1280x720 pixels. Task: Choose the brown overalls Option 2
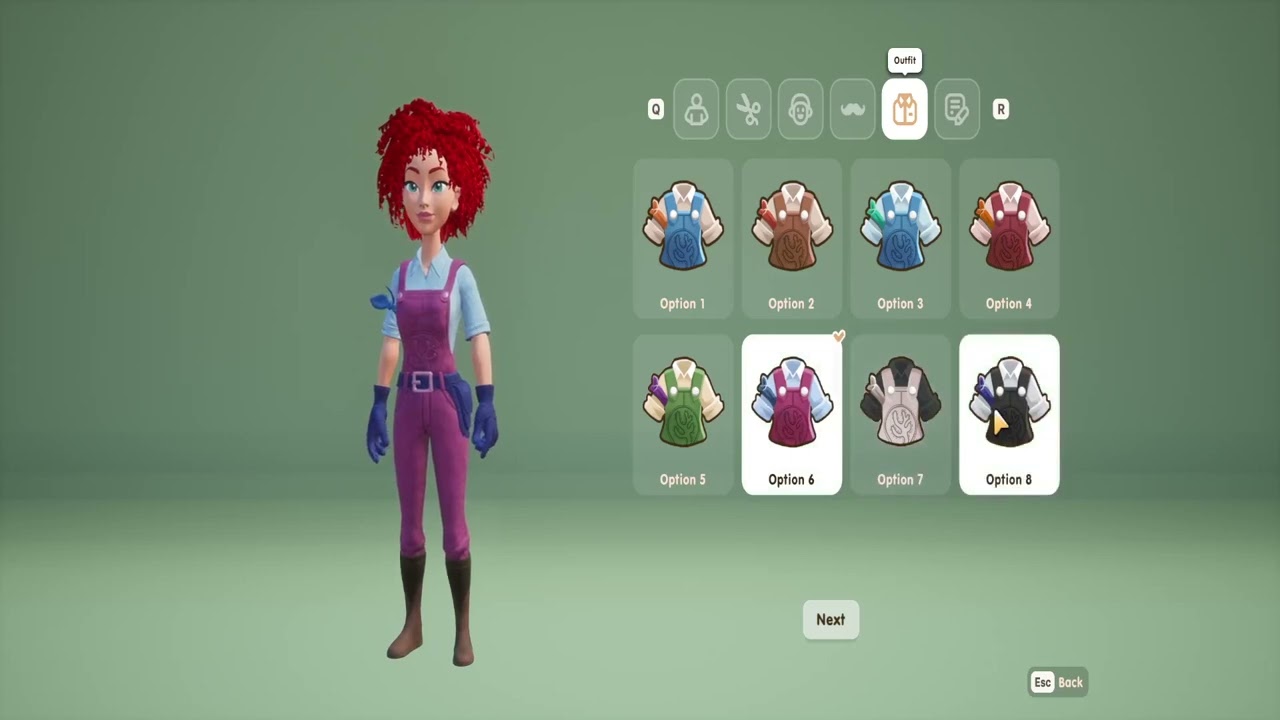(791, 238)
